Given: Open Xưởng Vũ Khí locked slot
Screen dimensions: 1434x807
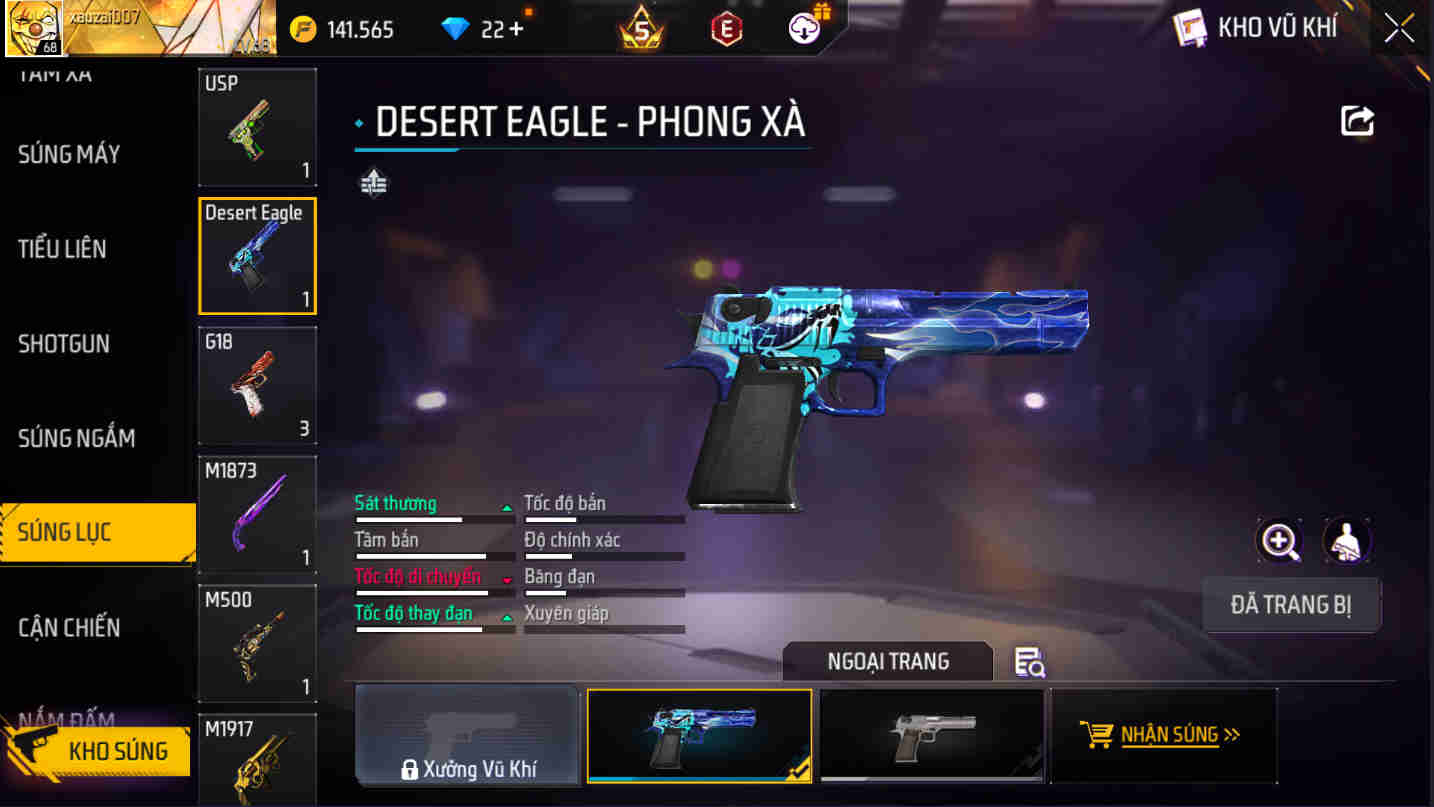Looking at the screenshot, I should point(466,735).
